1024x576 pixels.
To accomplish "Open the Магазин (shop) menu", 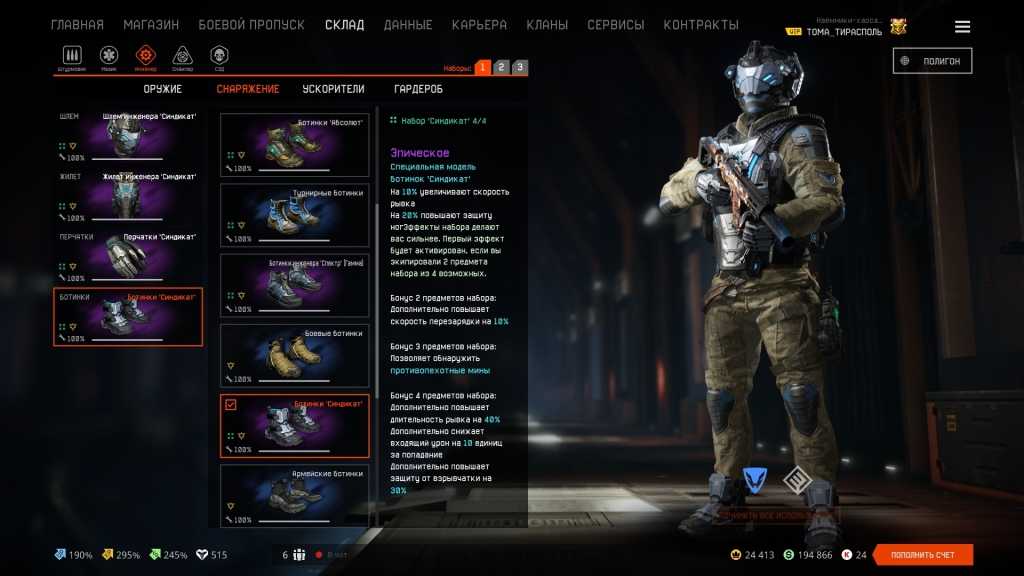I will (x=151, y=25).
